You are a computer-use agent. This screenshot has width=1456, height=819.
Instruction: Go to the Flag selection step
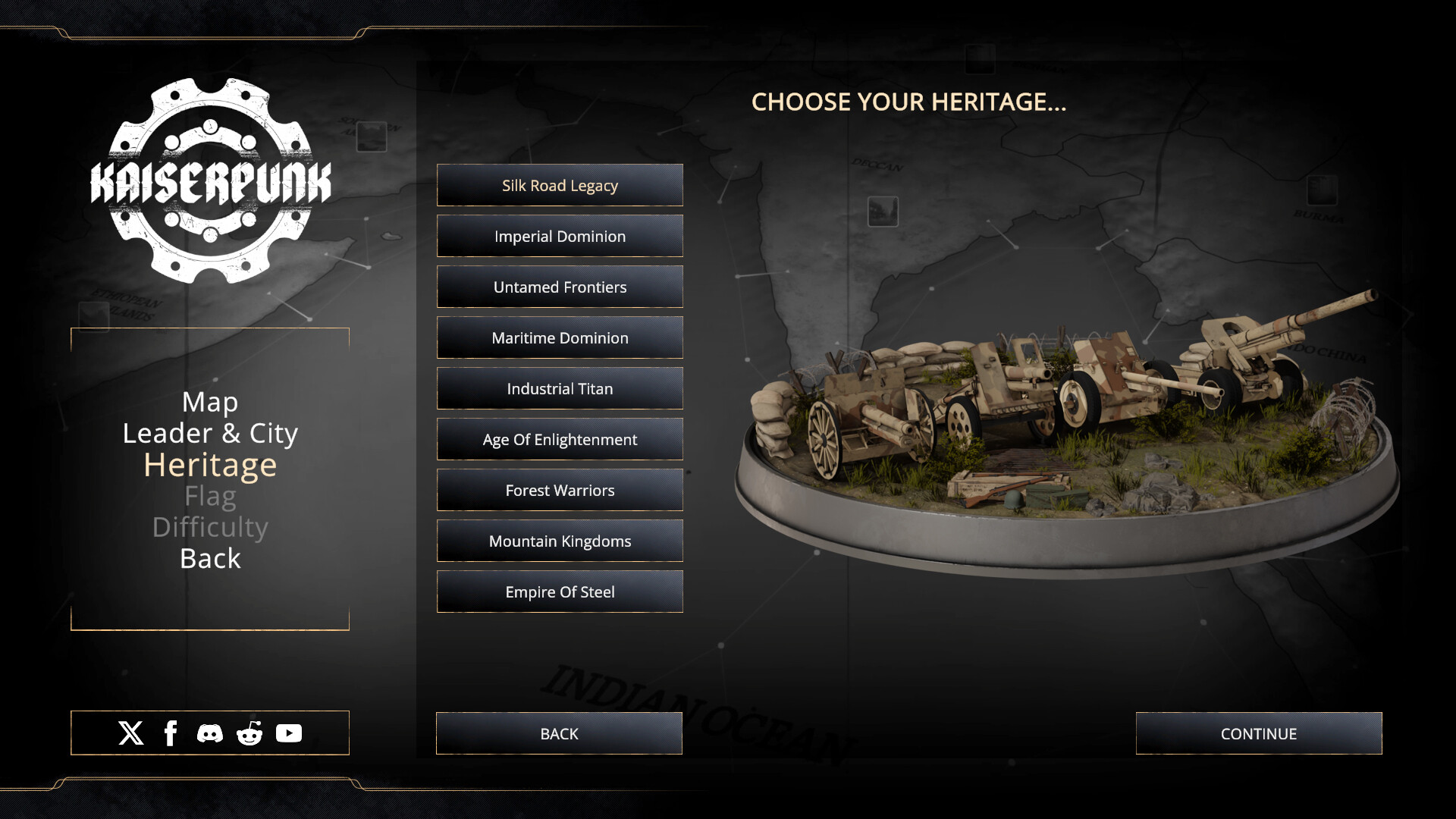[210, 495]
